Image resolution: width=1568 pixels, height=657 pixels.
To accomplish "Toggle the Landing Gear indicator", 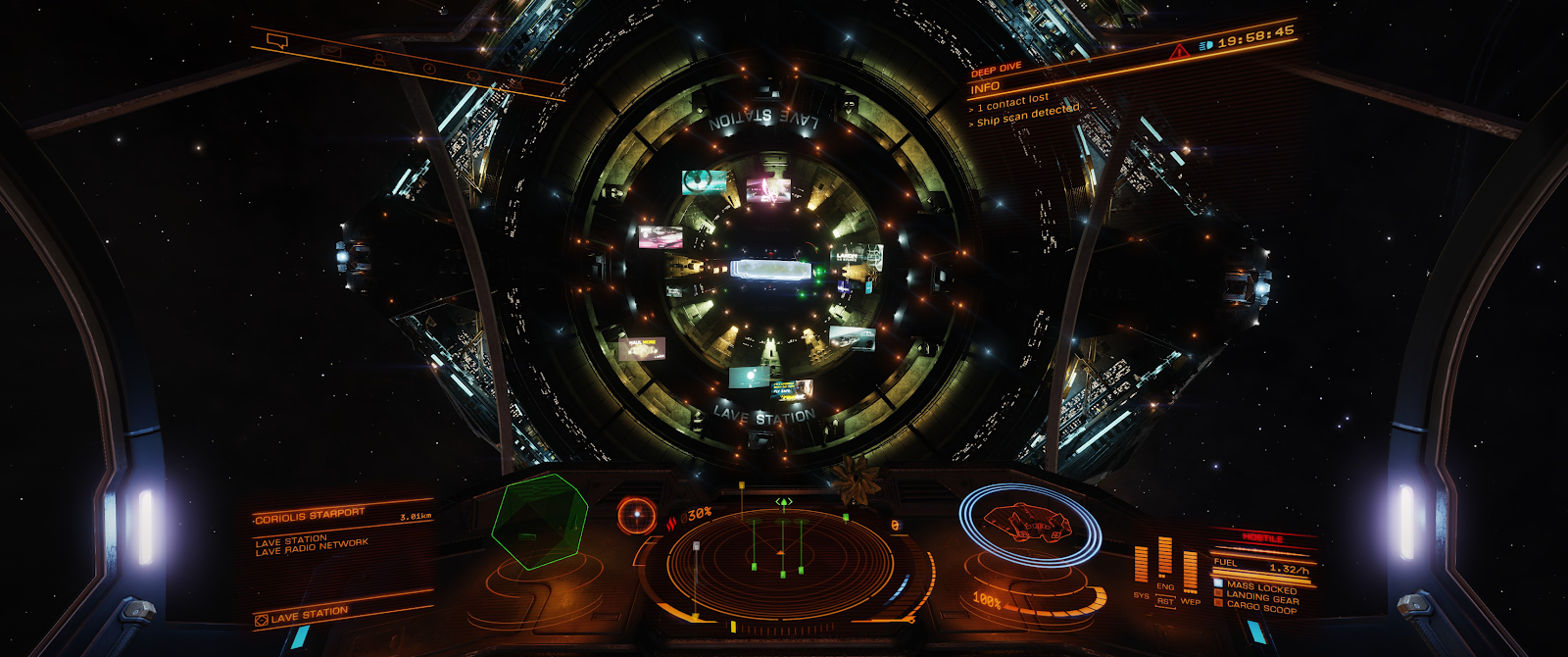I will pos(1261,597).
